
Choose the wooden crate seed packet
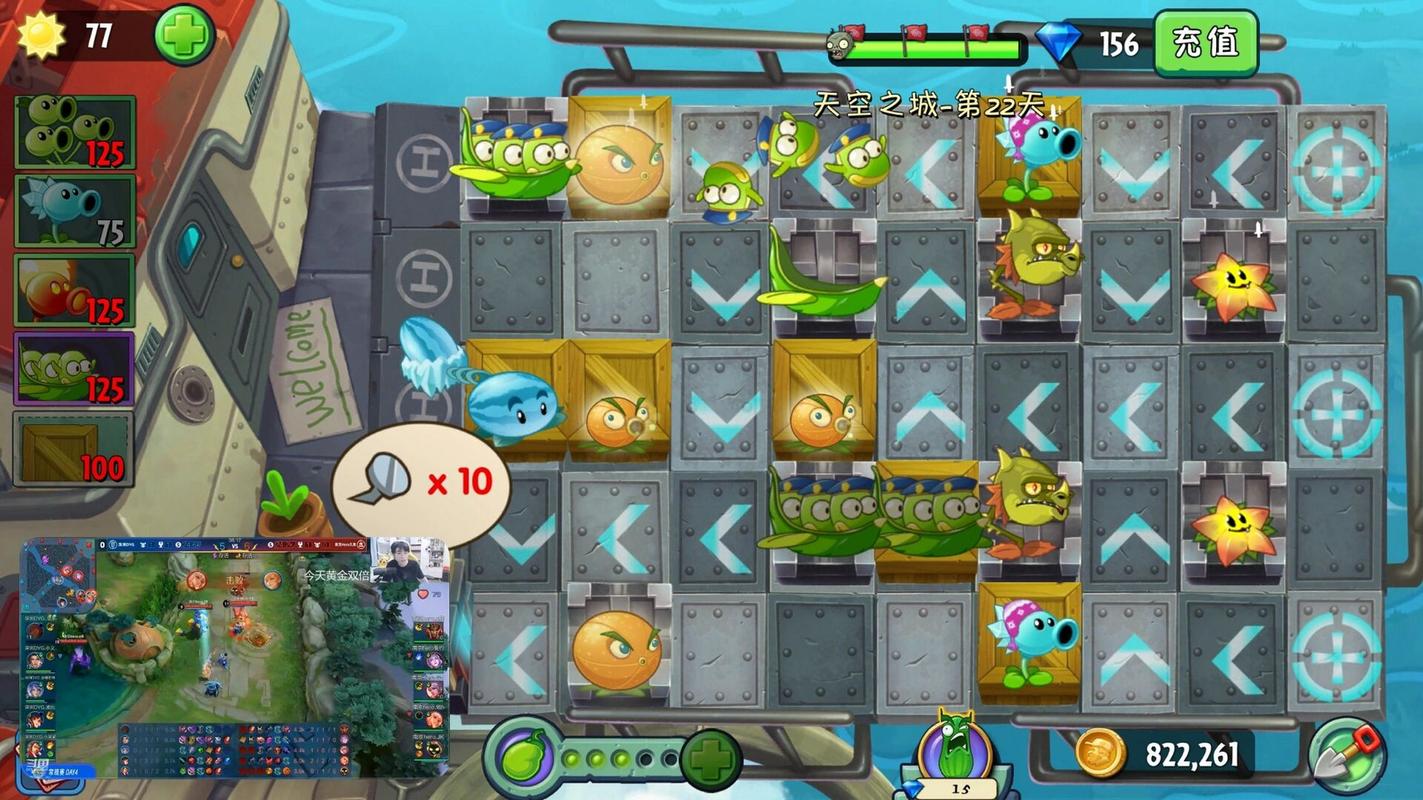(75, 449)
